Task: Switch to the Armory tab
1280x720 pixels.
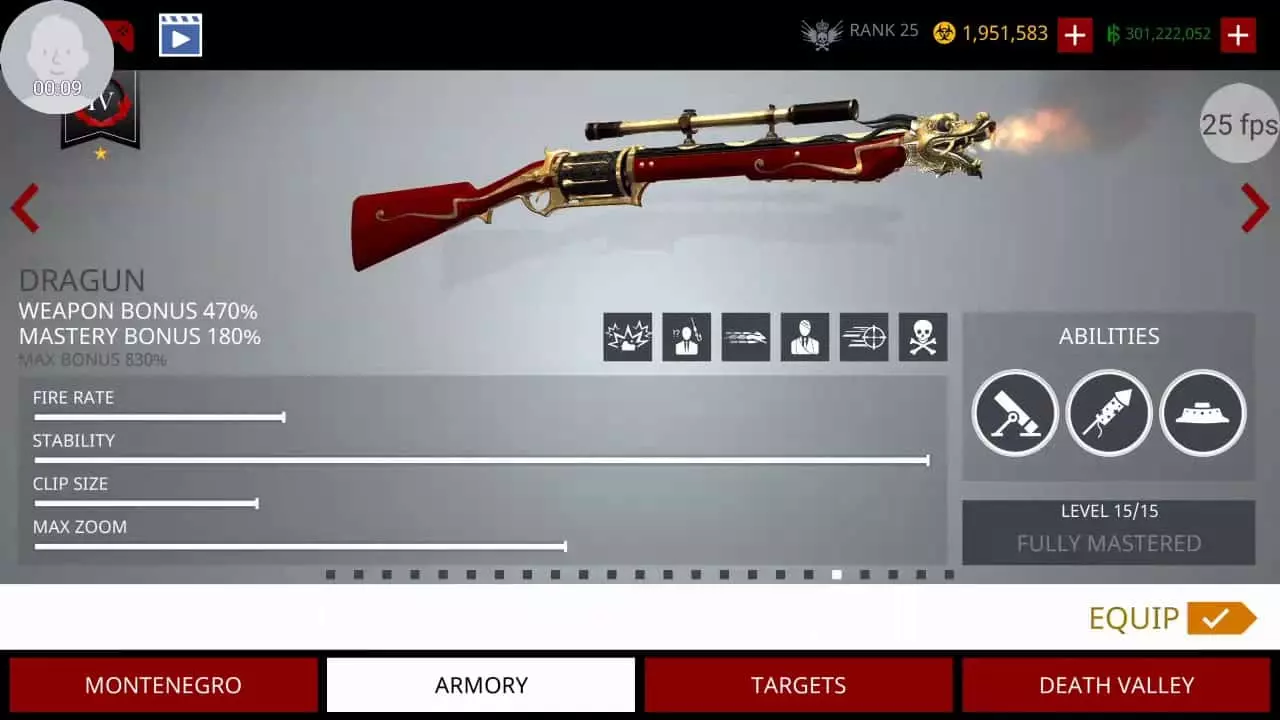Action: tap(480, 685)
